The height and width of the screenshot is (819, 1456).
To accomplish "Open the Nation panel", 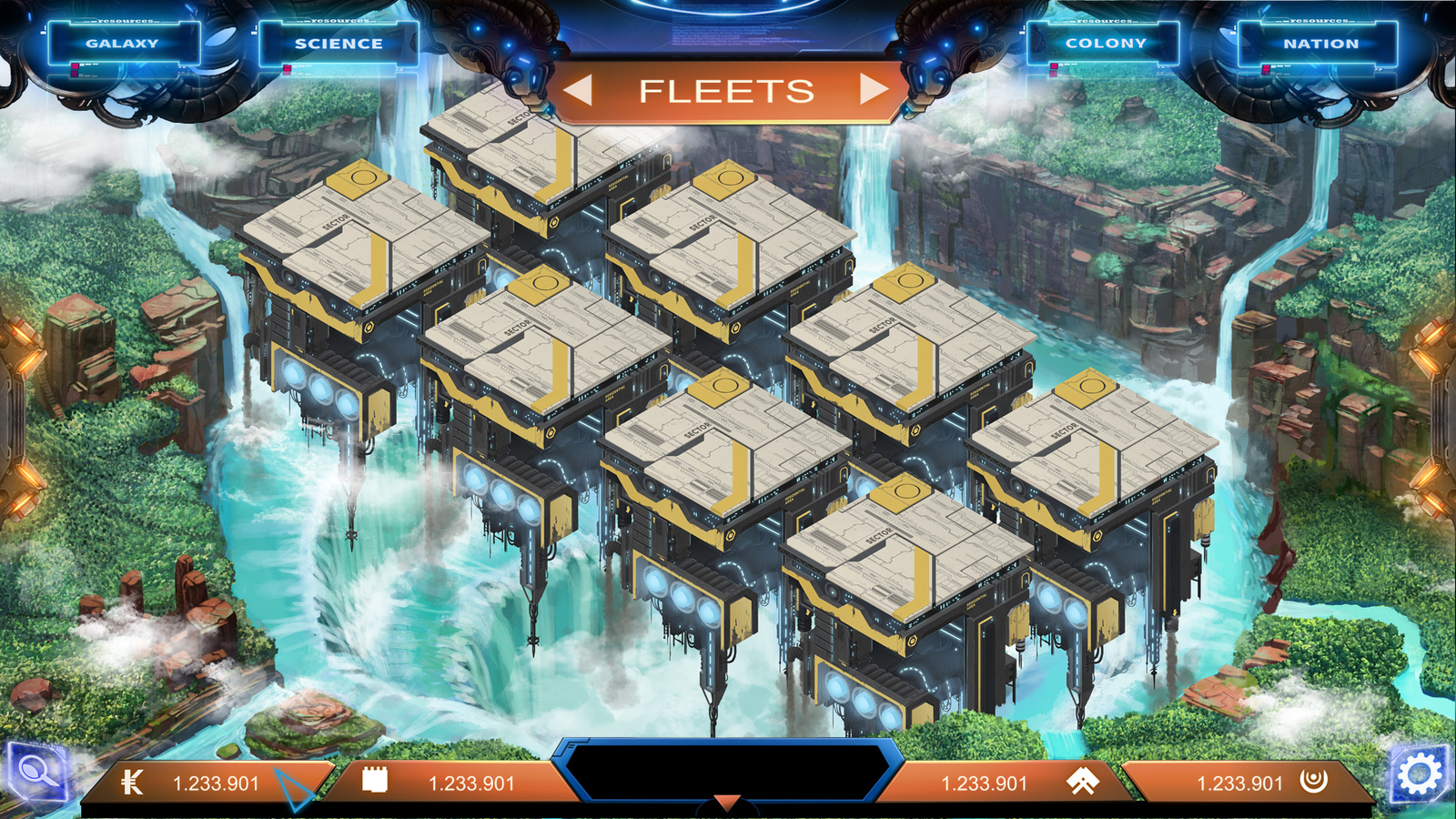I will (x=1320, y=43).
